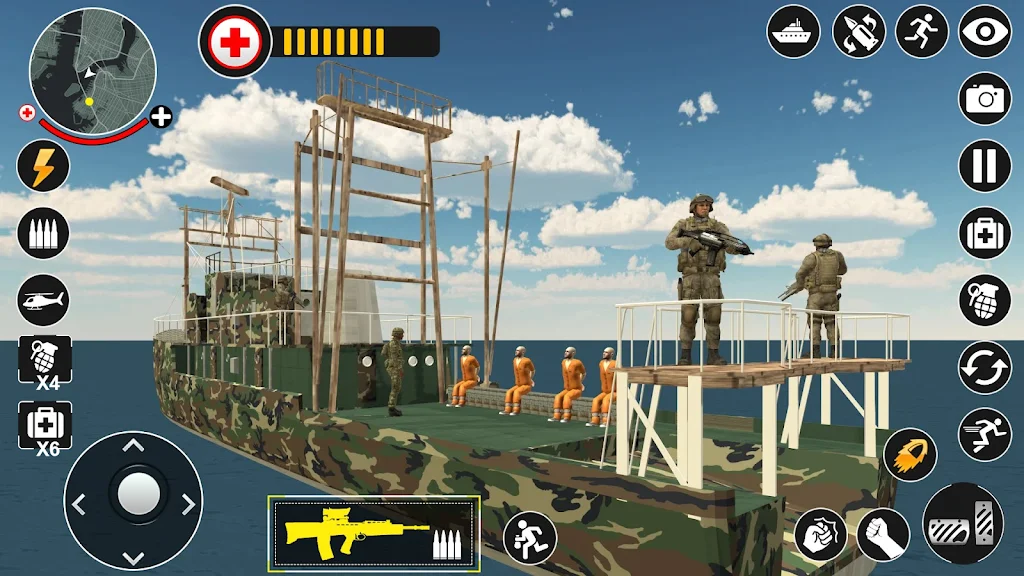
Task: Open the ship vehicle button
Action: click(793, 31)
